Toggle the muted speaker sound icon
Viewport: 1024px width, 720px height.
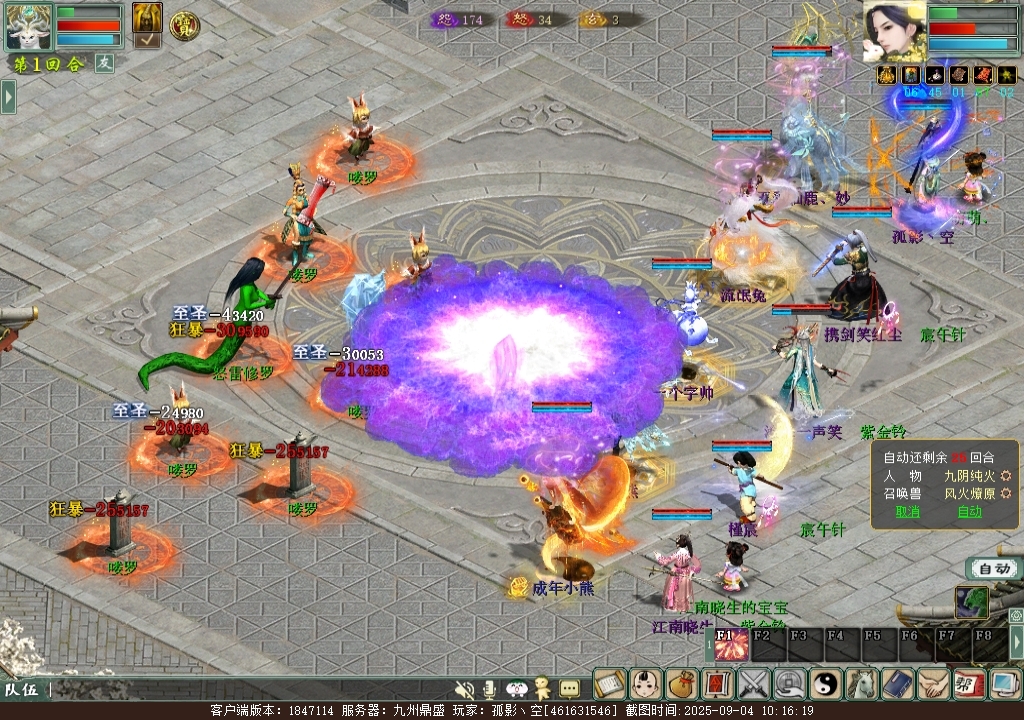point(464,689)
